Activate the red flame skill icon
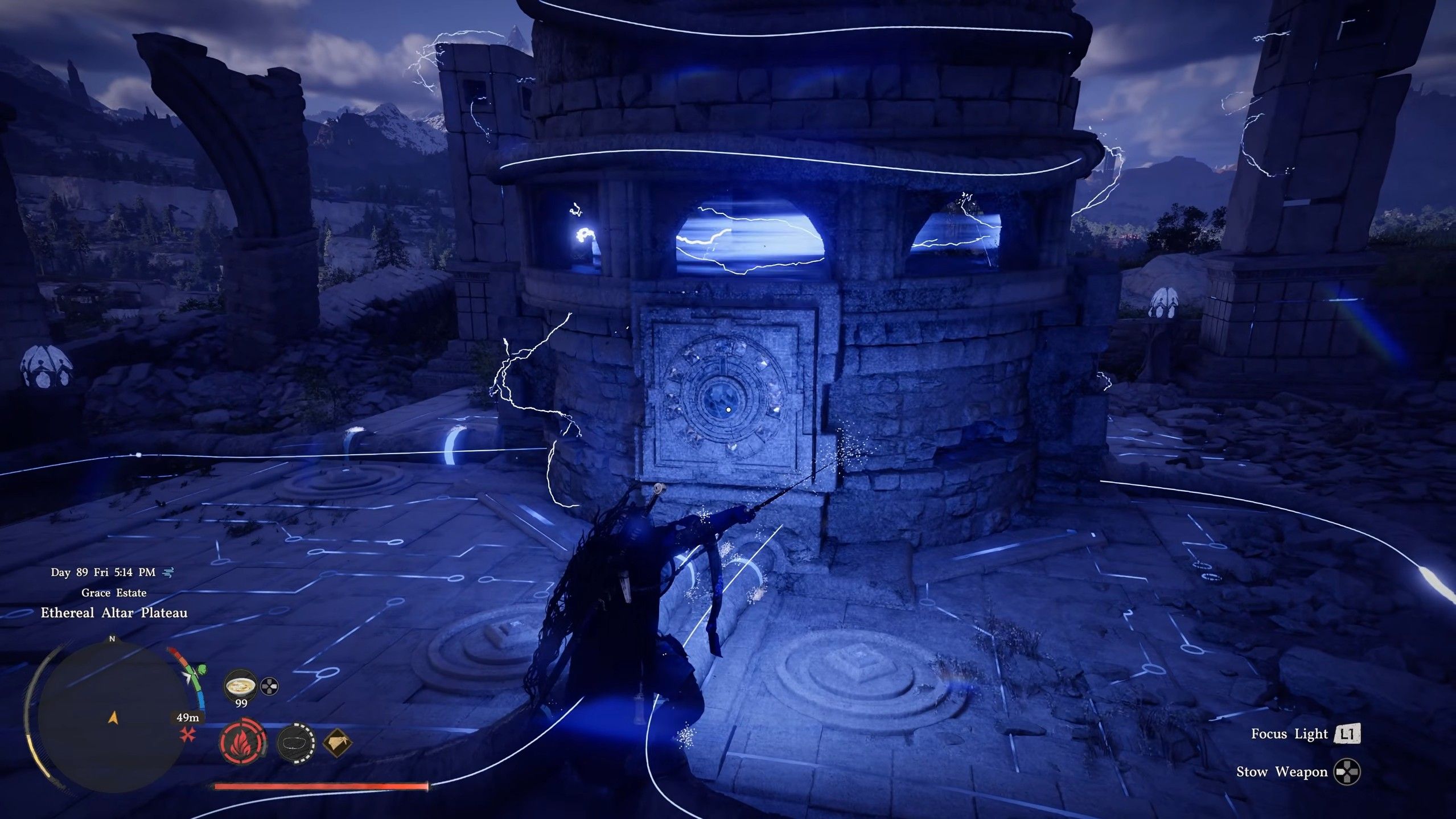Image resolution: width=1456 pixels, height=819 pixels. click(x=242, y=743)
